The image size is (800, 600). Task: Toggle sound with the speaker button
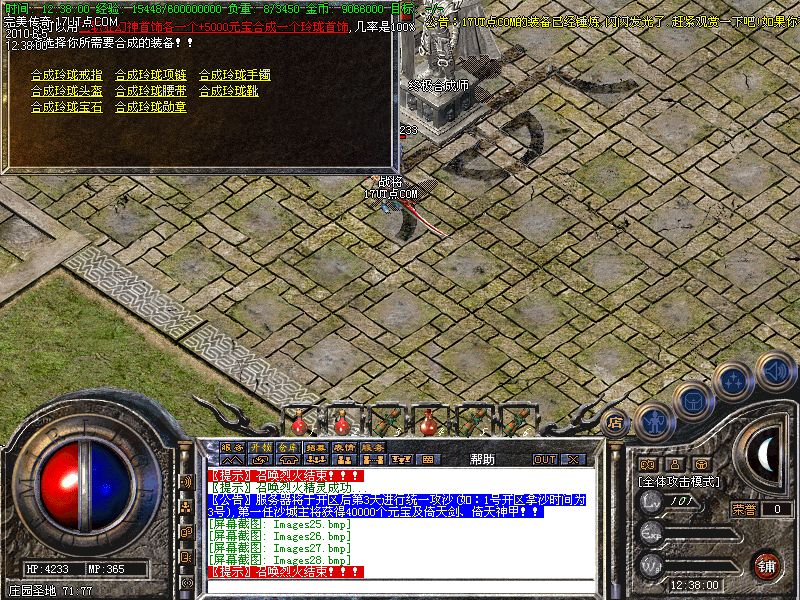tap(774, 369)
